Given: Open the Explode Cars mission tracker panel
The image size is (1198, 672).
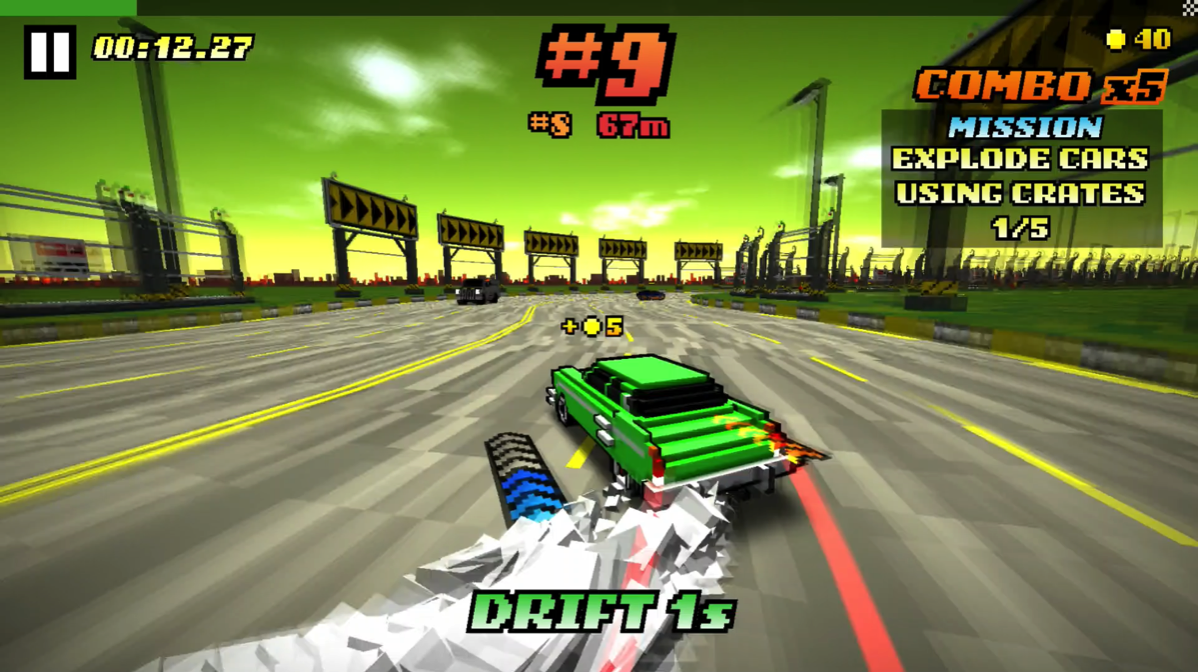Looking at the screenshot, I should [1020, 177].
